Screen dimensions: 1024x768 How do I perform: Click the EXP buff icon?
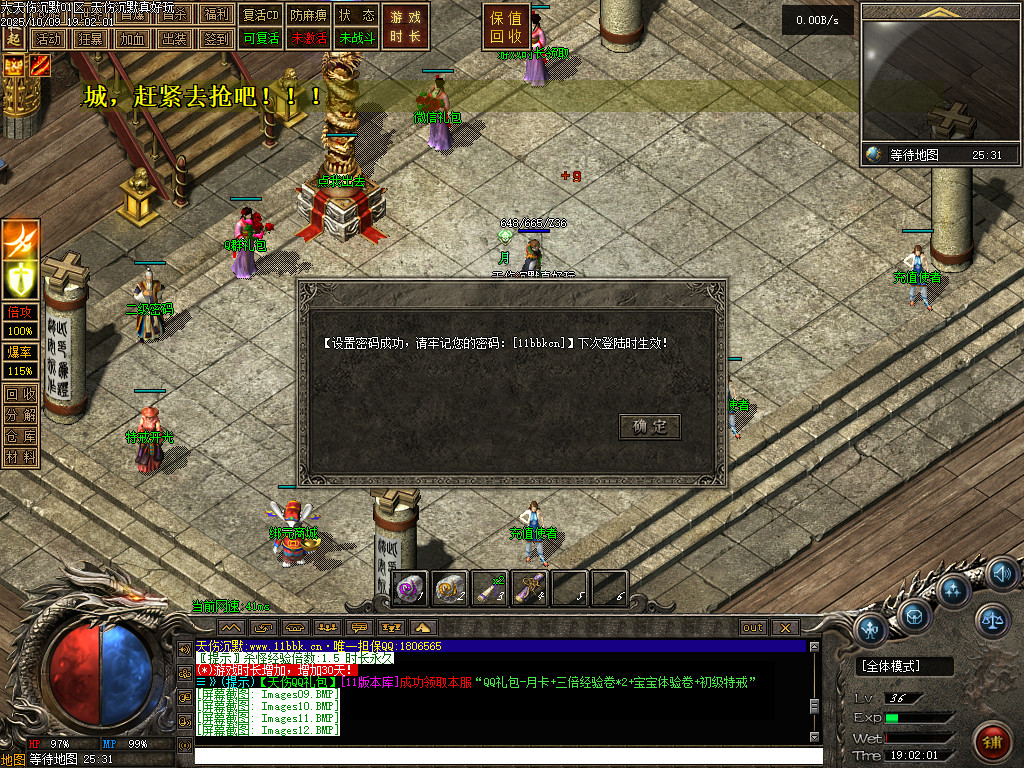[14, 66]
